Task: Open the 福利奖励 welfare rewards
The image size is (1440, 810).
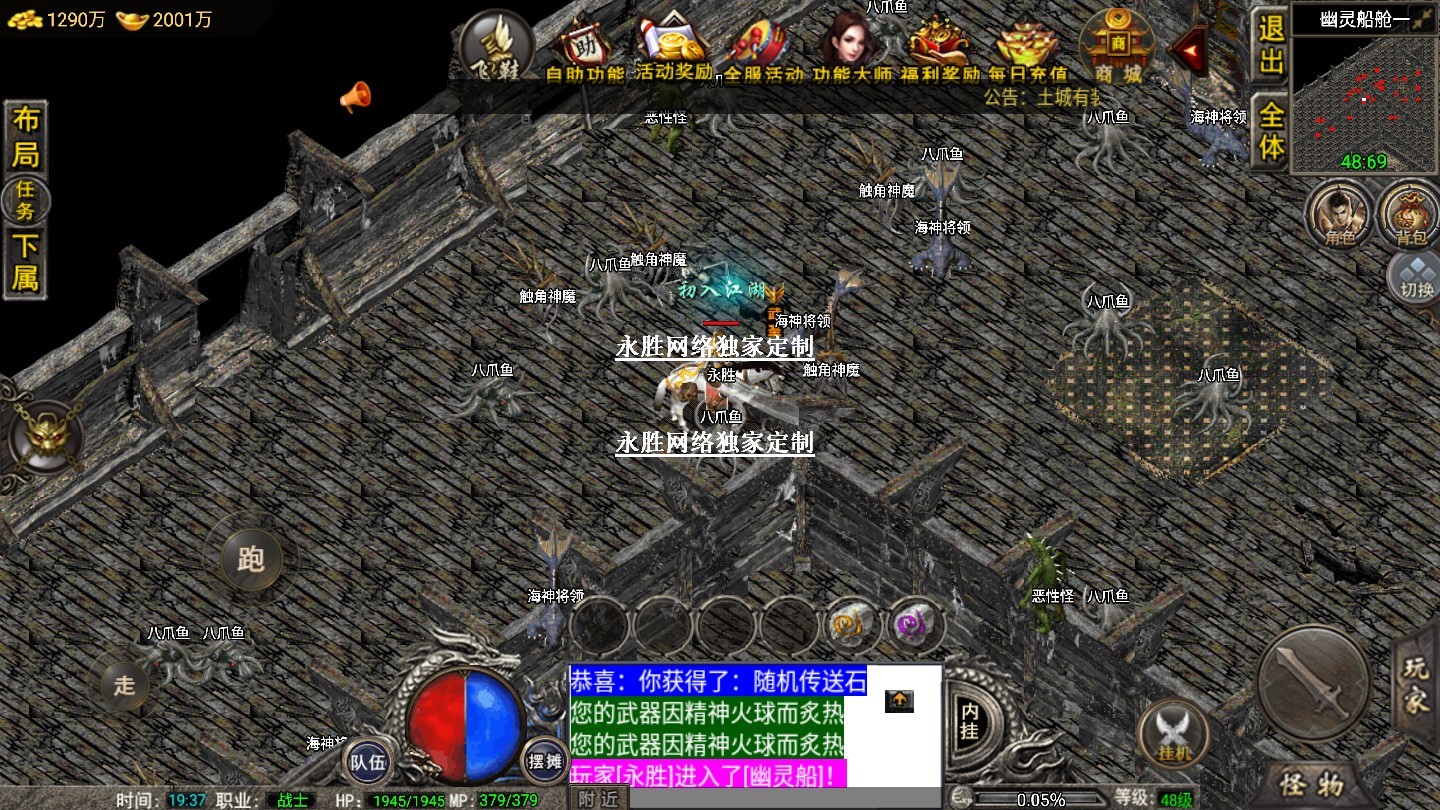Action: 939,50
